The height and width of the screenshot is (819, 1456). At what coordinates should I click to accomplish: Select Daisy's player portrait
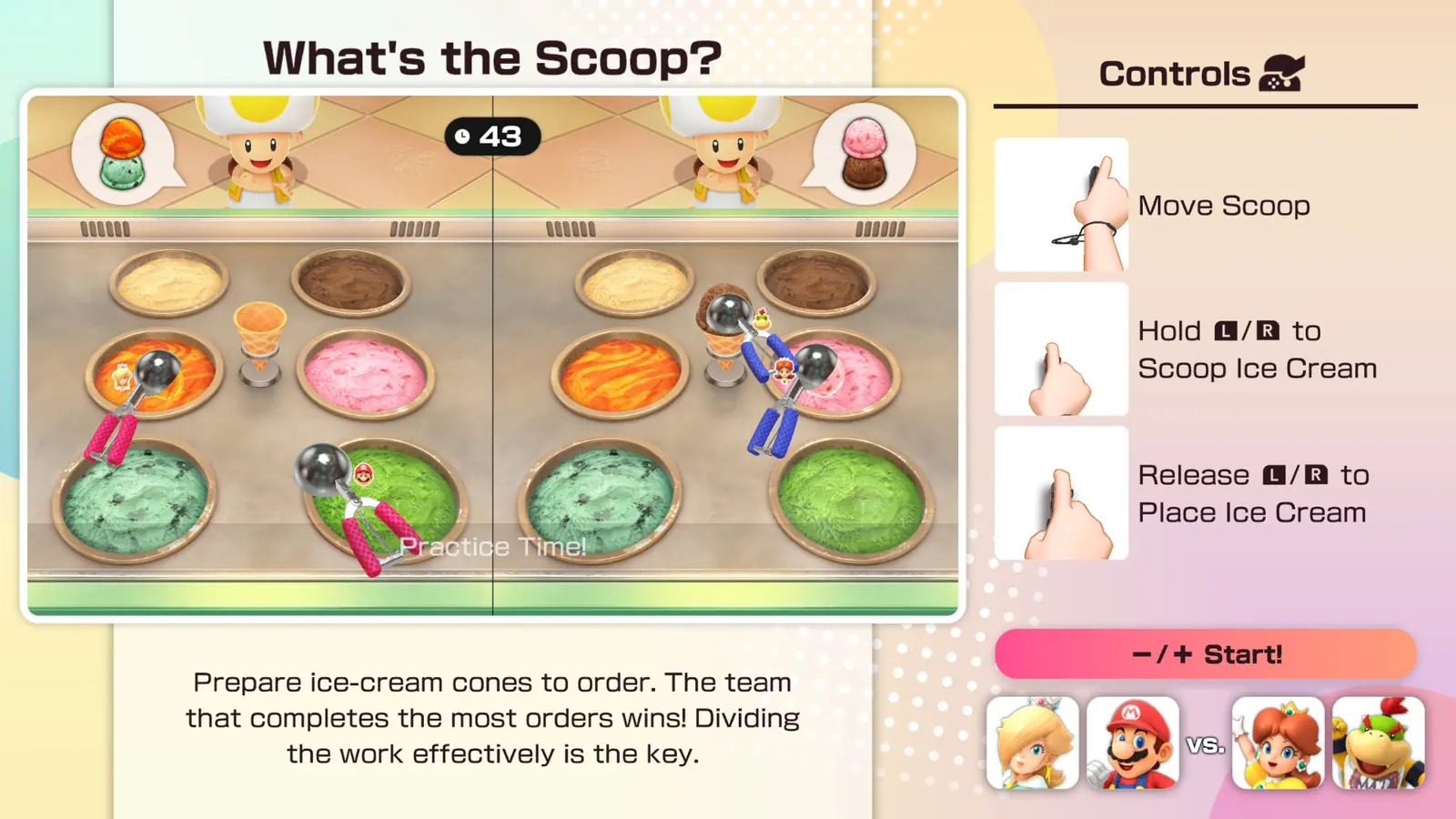coord(1278,743)
